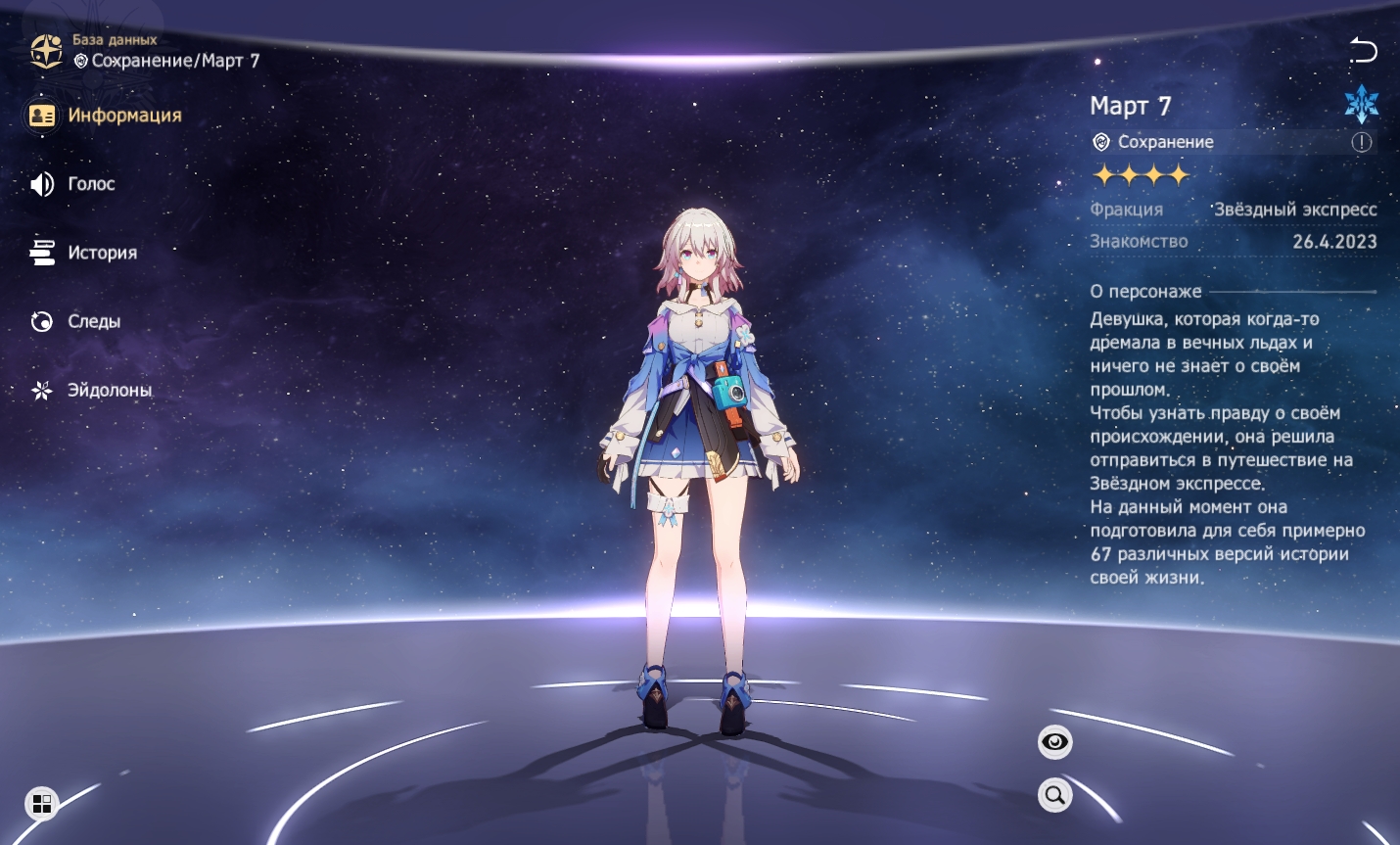Select the Эйдолоны tab
Image resolution: width=1400 pixels, height=845 pixels.
click(92, 390)
